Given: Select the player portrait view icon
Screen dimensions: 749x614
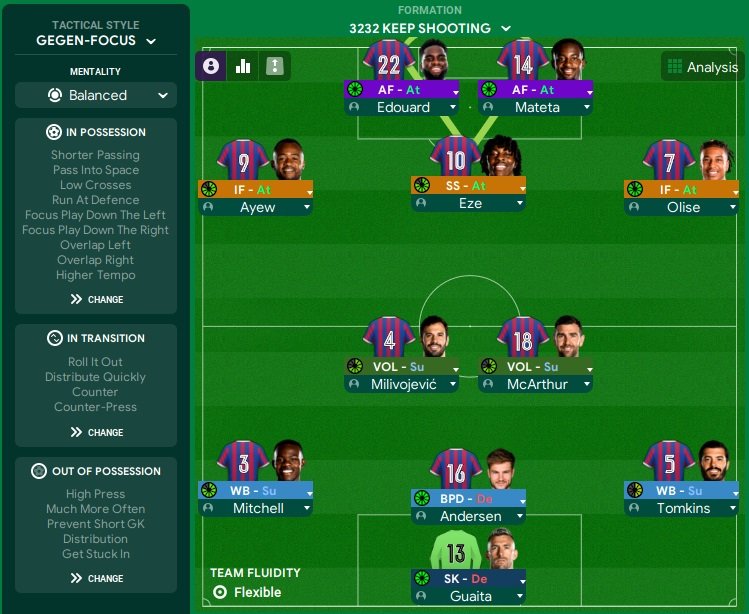Looking at the screenshot, I should click(x=211, y=66).
